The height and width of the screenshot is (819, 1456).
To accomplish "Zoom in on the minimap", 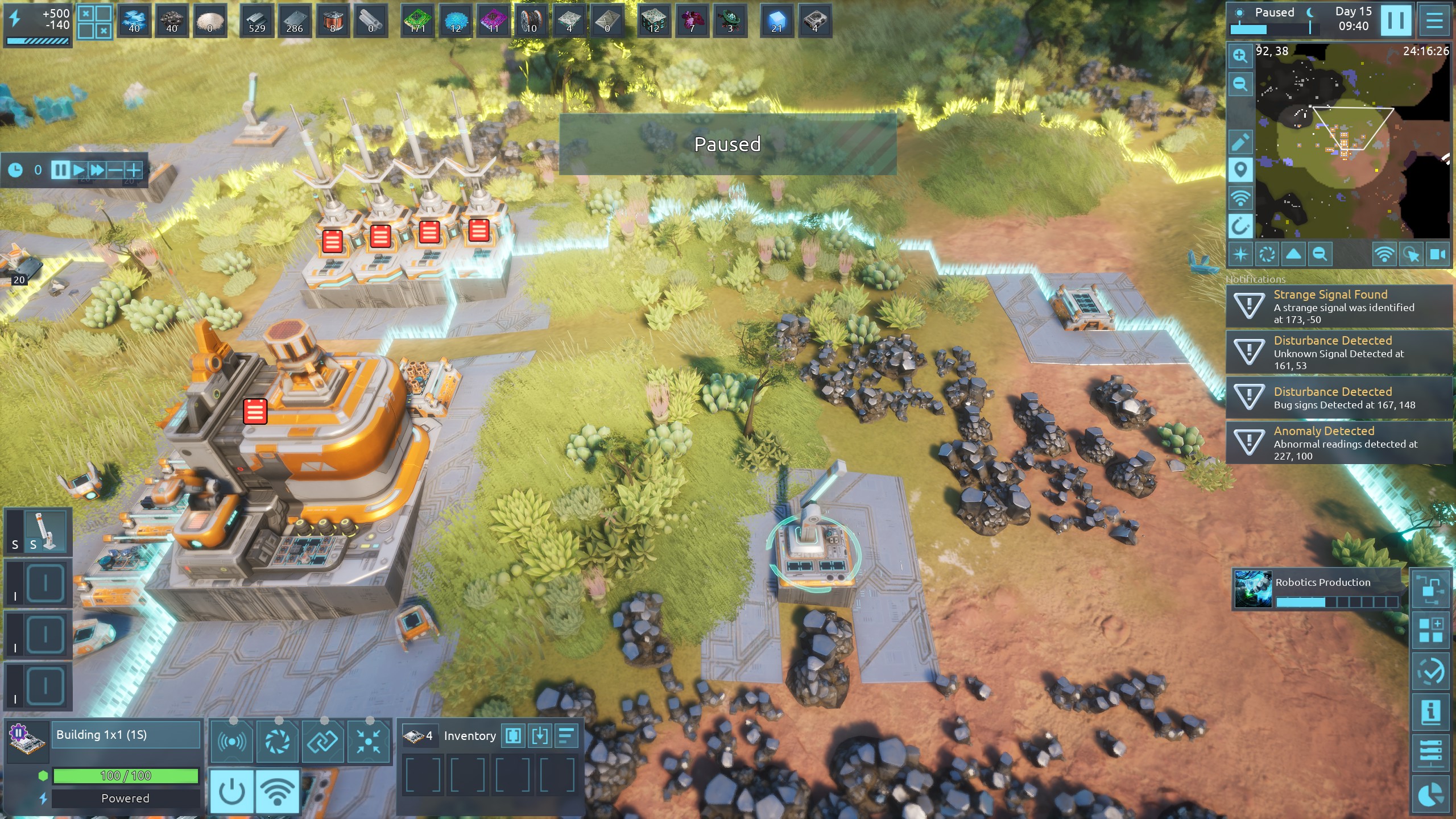I will [x=1240, y=56].
